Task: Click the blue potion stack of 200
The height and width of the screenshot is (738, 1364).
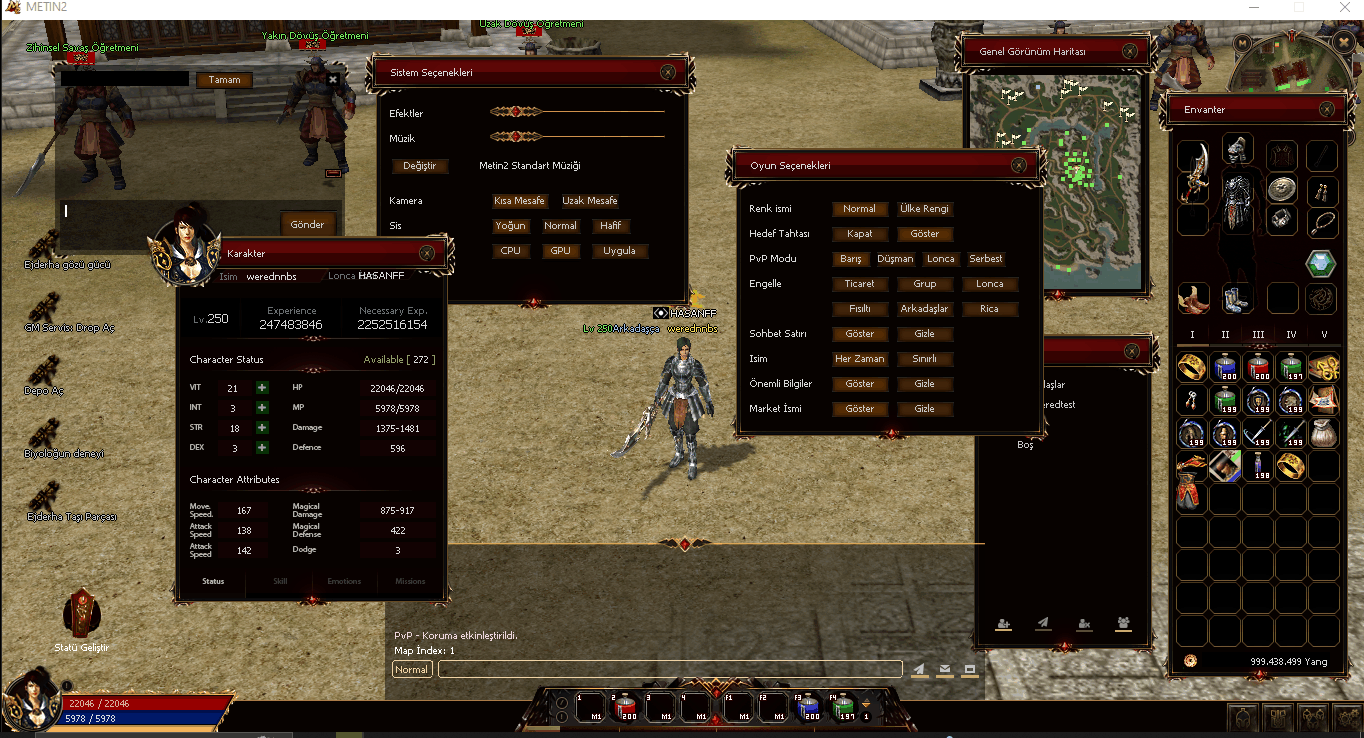Action: coord(1224,367)
